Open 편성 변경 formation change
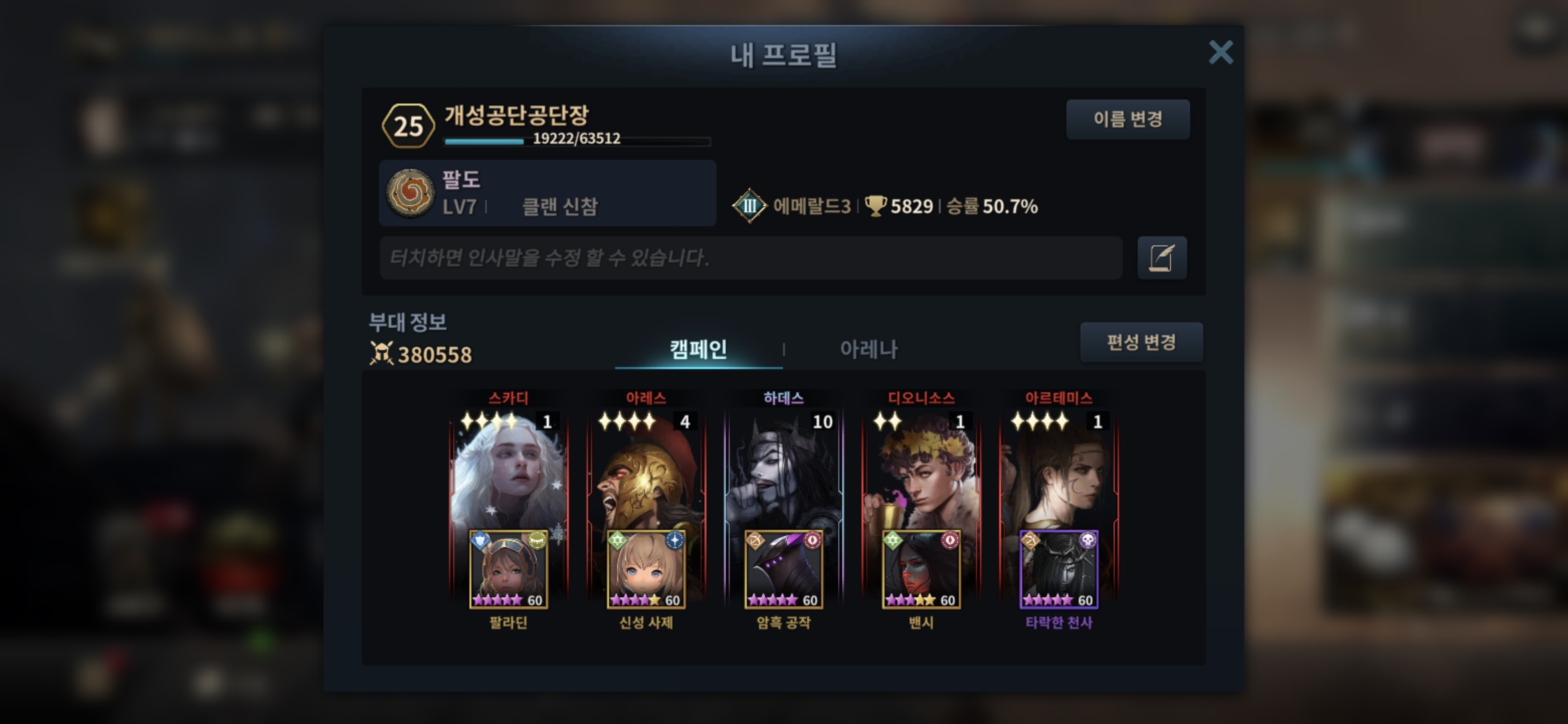This screenshot has height=724, width=1568. point(1141,343)
